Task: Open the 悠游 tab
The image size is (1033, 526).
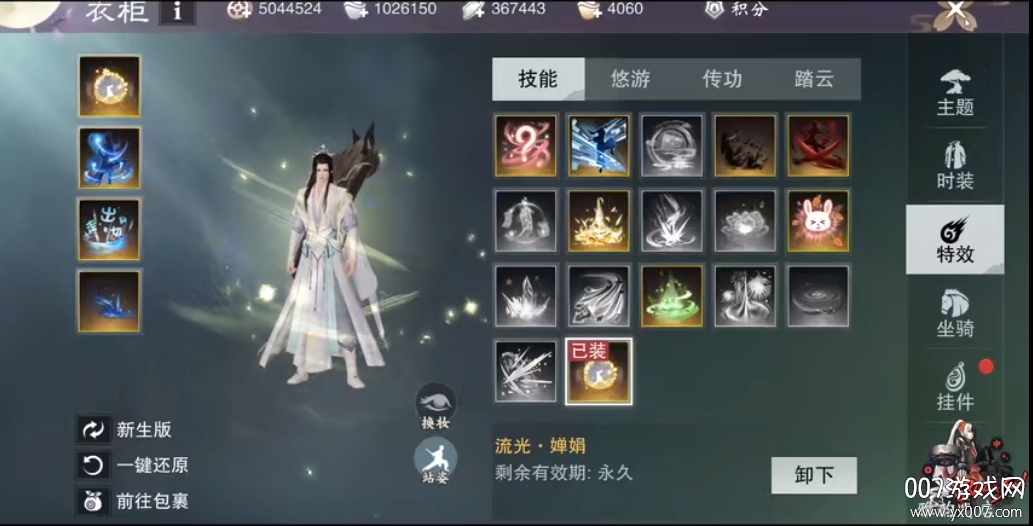Action: [630, 79]
